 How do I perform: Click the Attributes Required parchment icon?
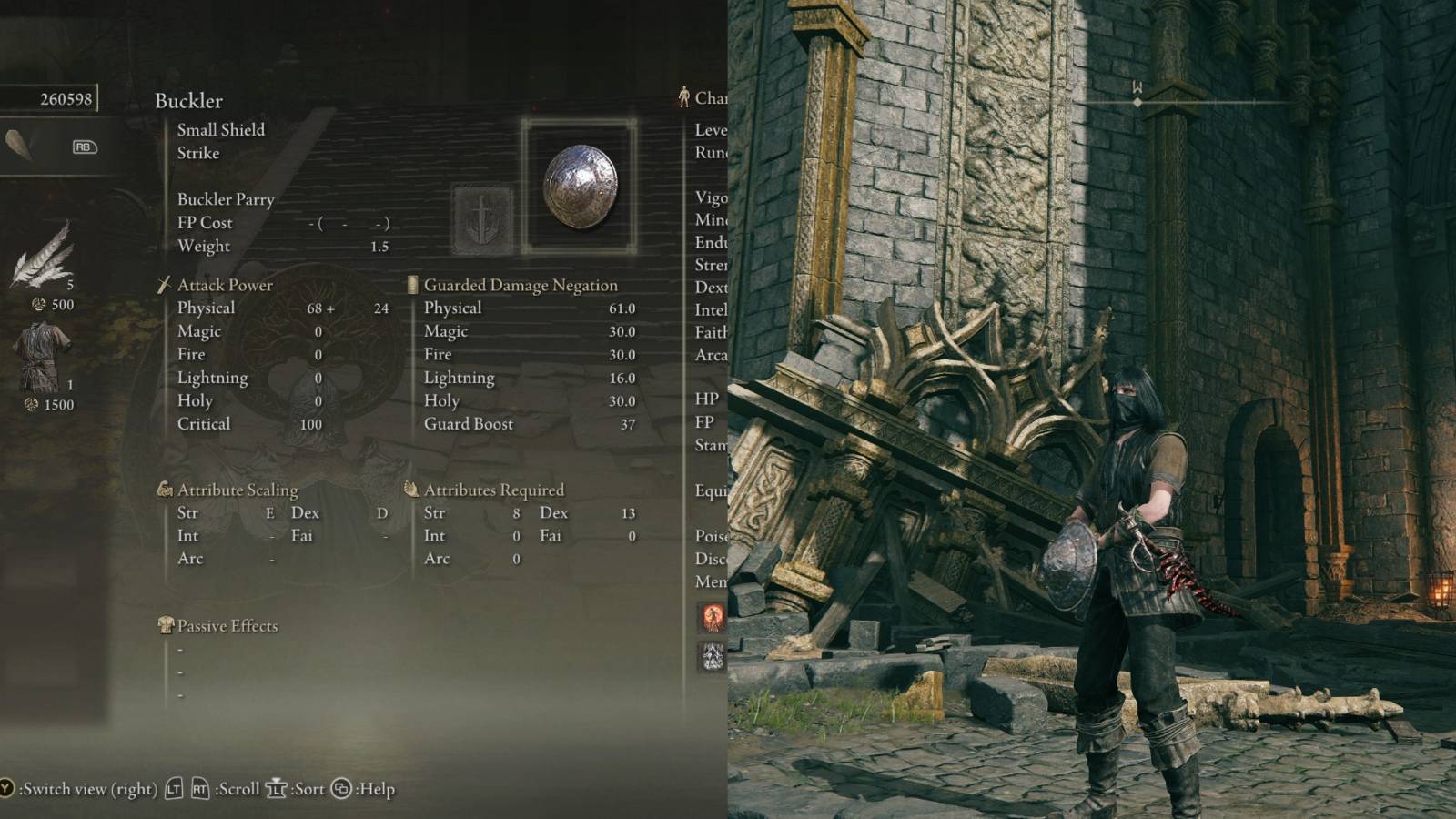411,489
